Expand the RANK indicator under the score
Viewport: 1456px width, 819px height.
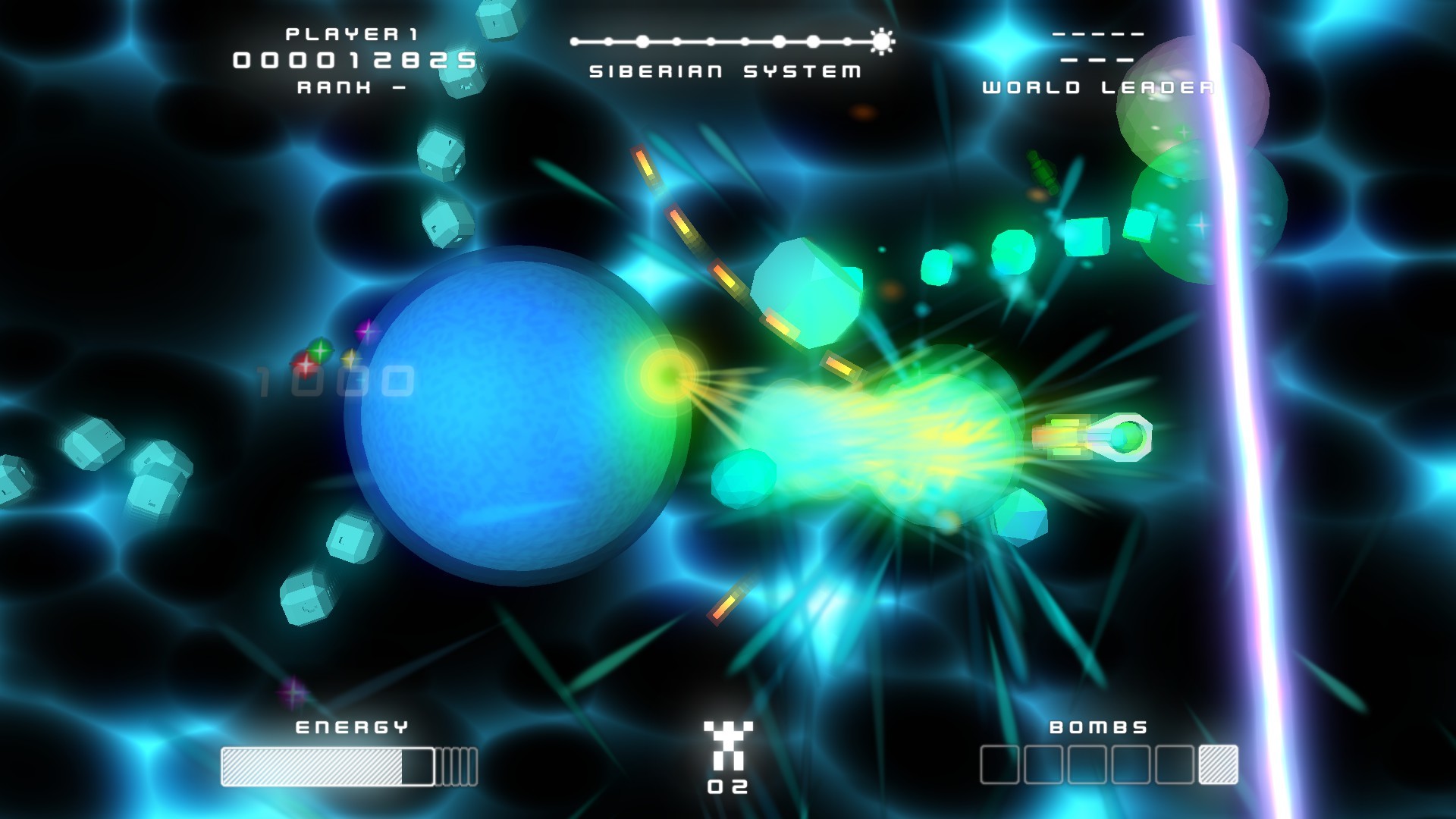point(349,89)
